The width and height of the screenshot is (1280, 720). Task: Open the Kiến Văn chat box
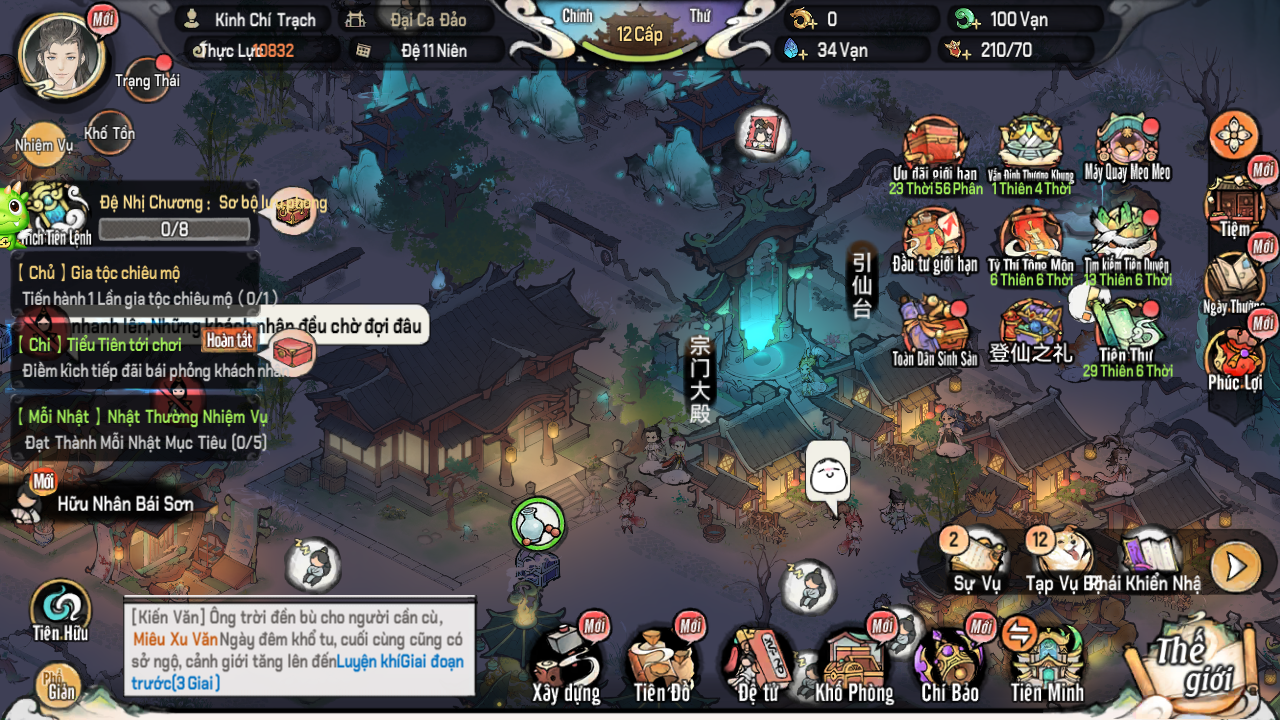tap(299, 648)
